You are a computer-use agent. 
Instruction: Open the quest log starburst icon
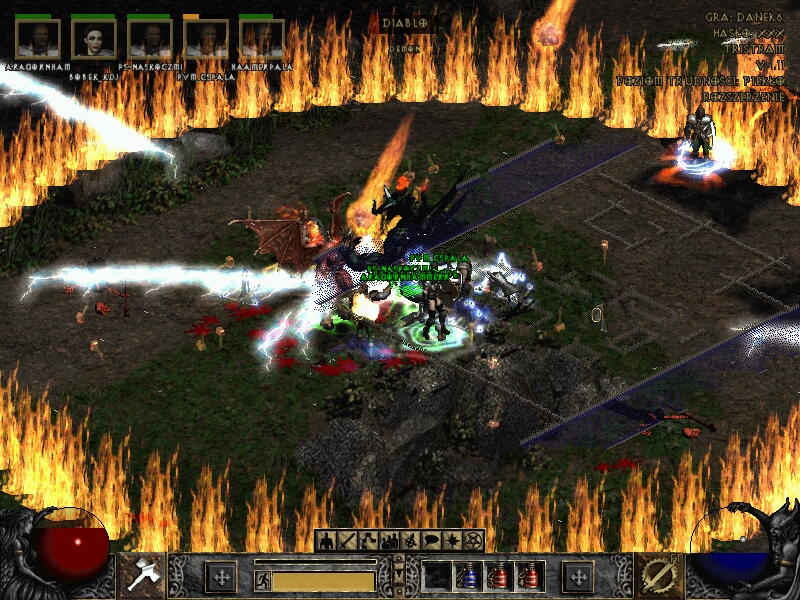click(452, 541)
